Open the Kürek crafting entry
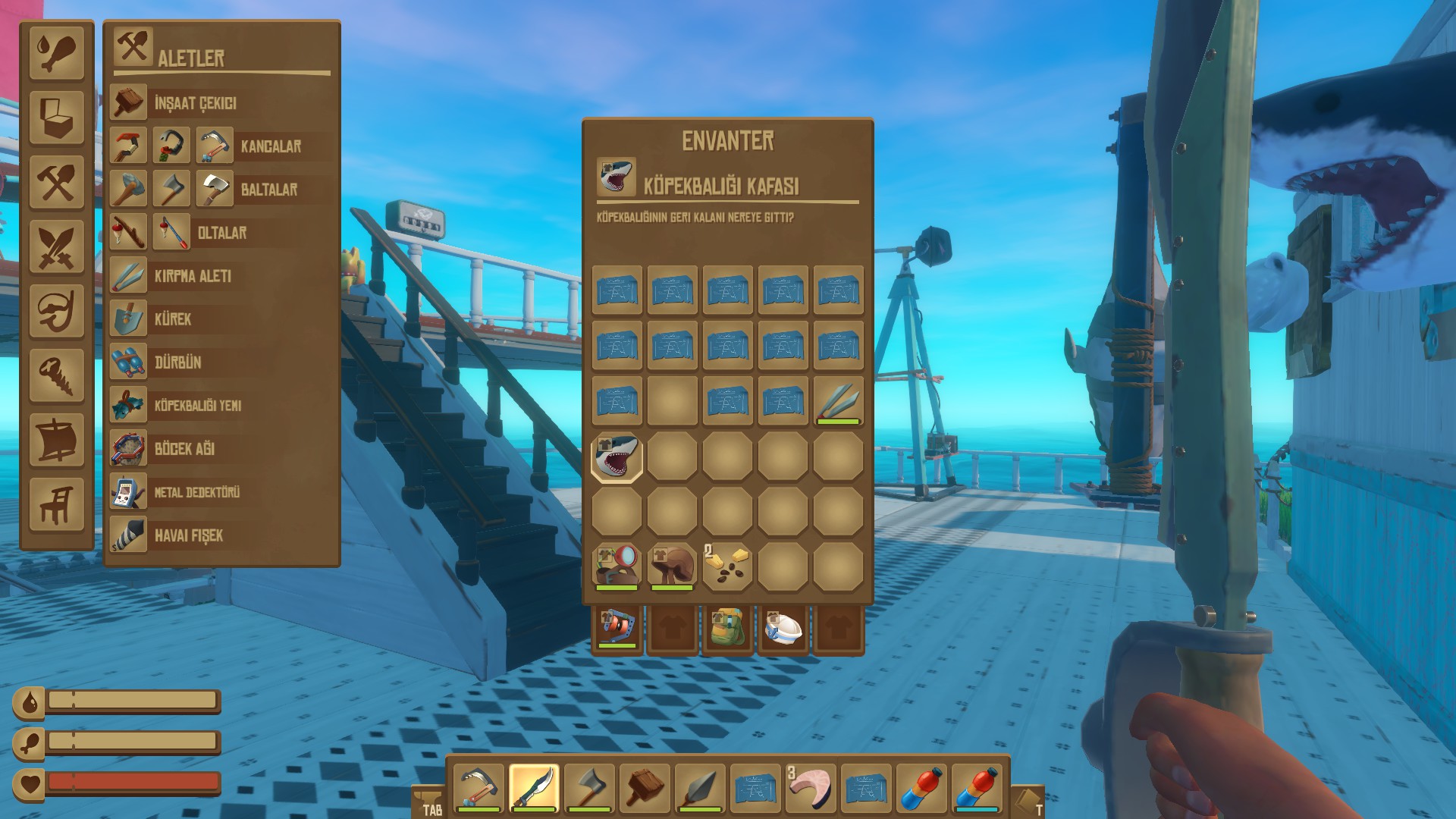1456x819 pixels. point(173,319)
